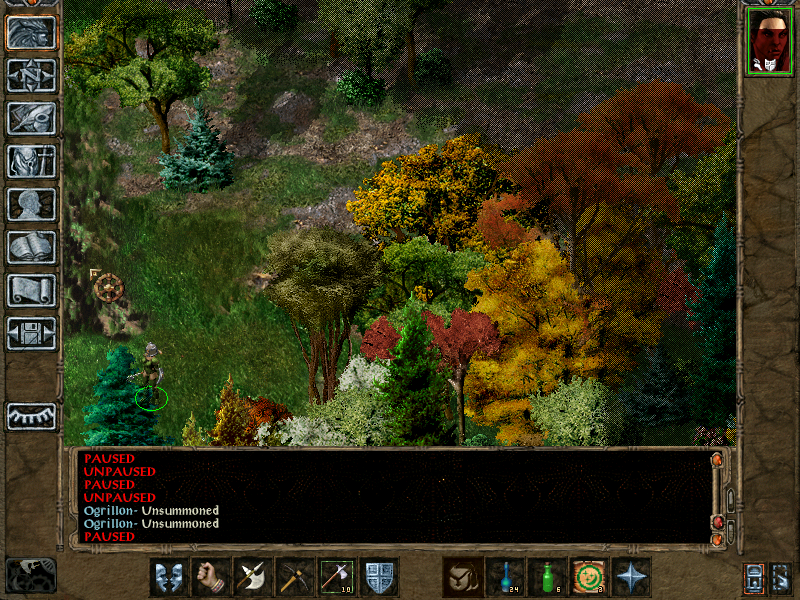This screenshot has width=800, height=600.
Task: Open the mage spellbook button
Action: pyautogui.click(x=31, y=247)
